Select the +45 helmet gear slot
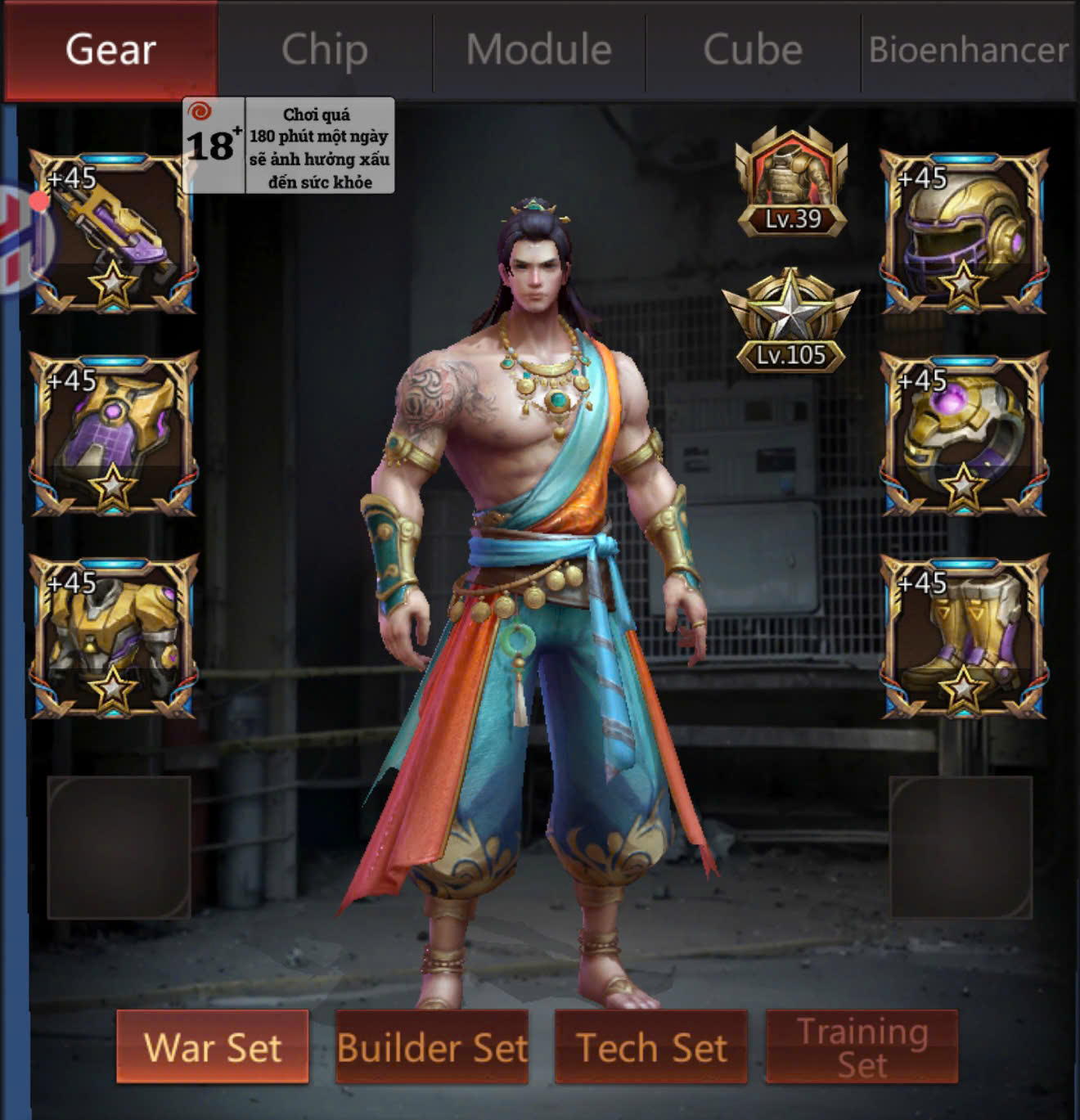The height and width of the screenshot is (1120, 1080). (x=964, y=232)
